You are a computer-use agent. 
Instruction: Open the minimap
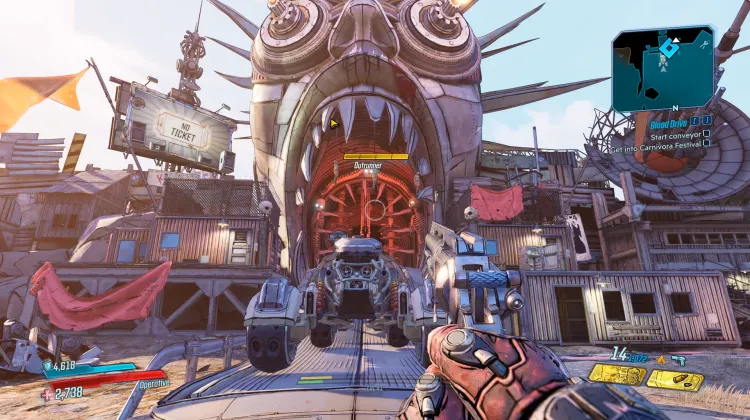point(662,70)
